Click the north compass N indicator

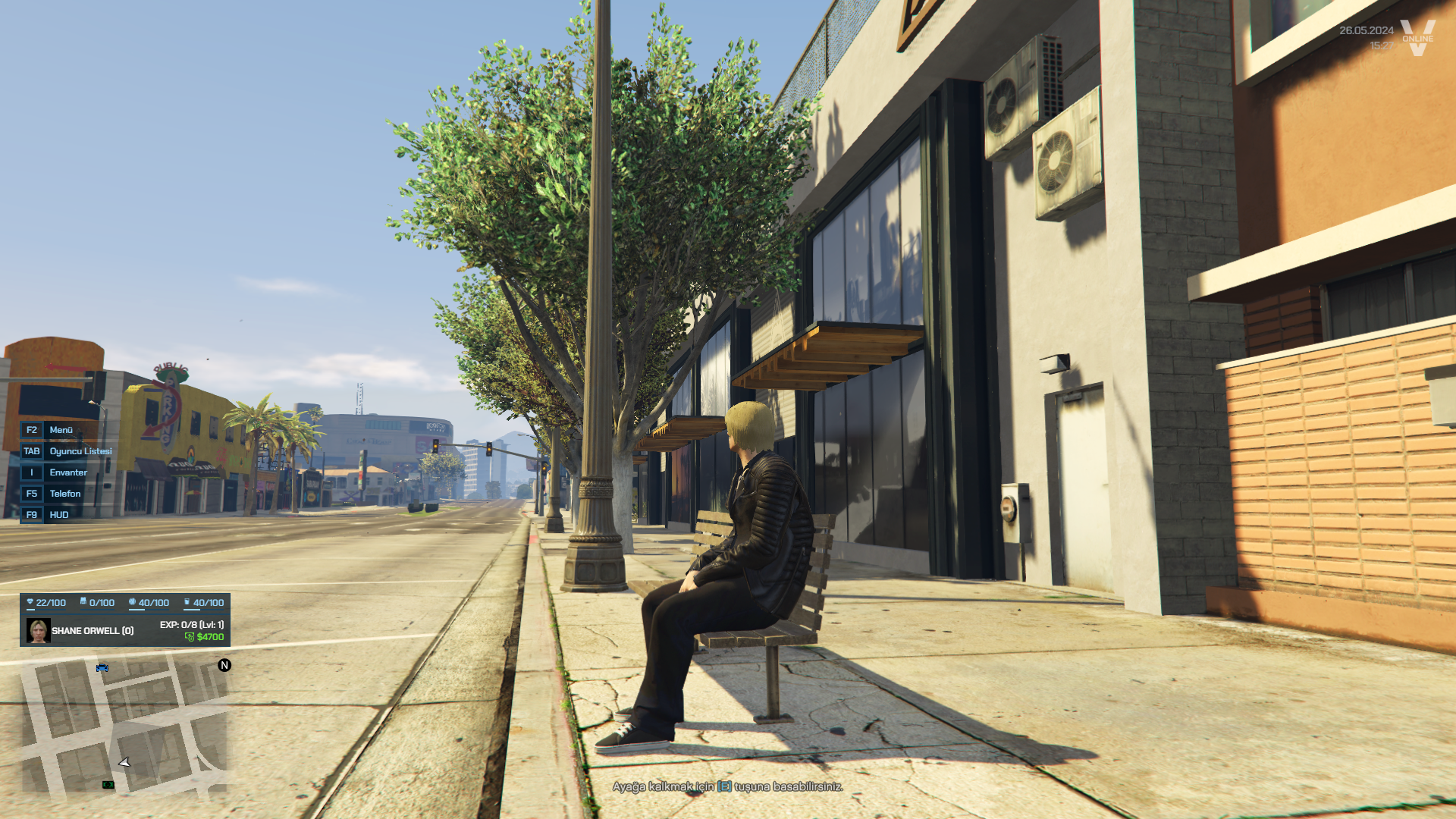[x=224, y=665]
